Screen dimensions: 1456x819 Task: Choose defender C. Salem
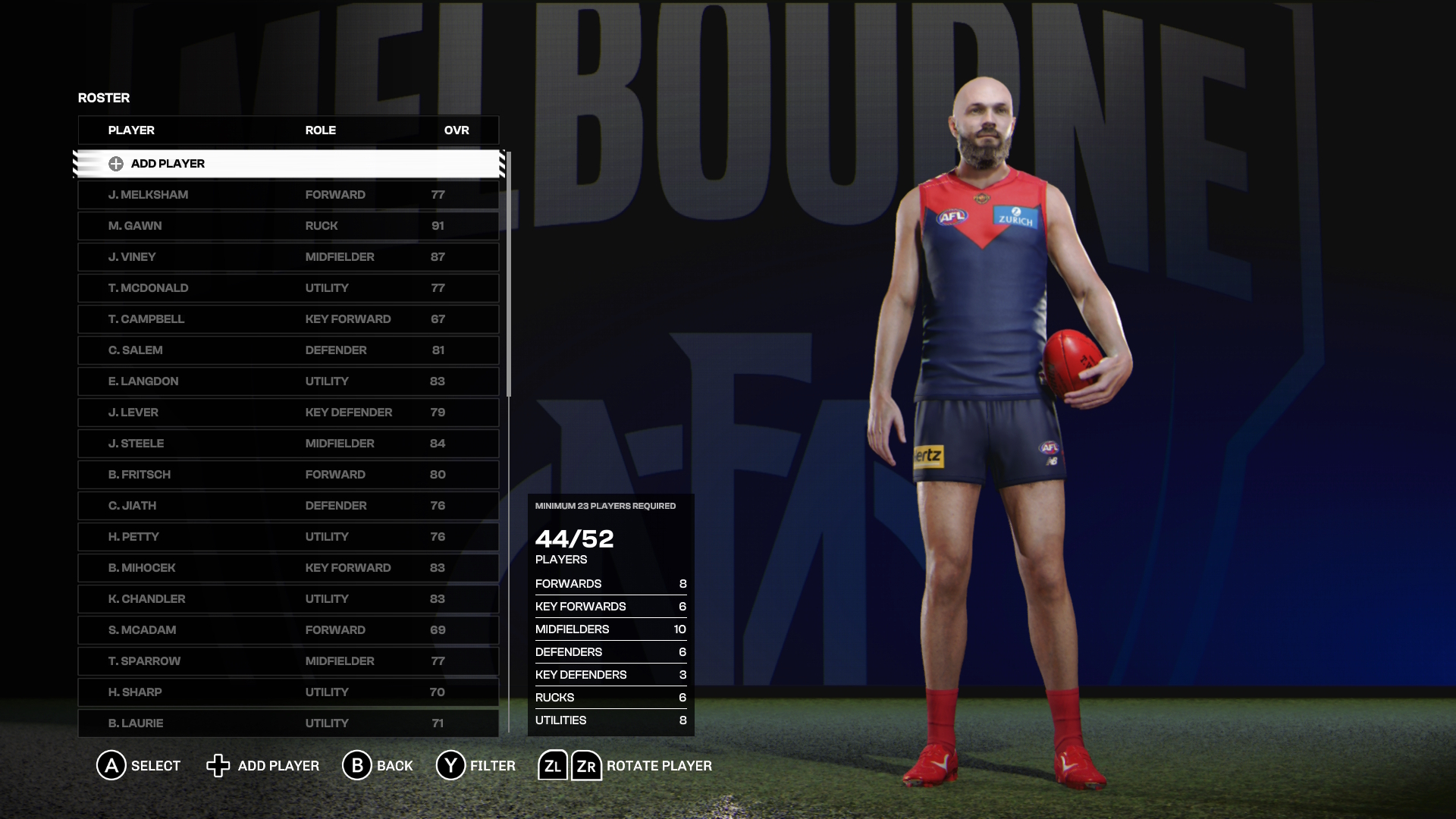[288, 350]
